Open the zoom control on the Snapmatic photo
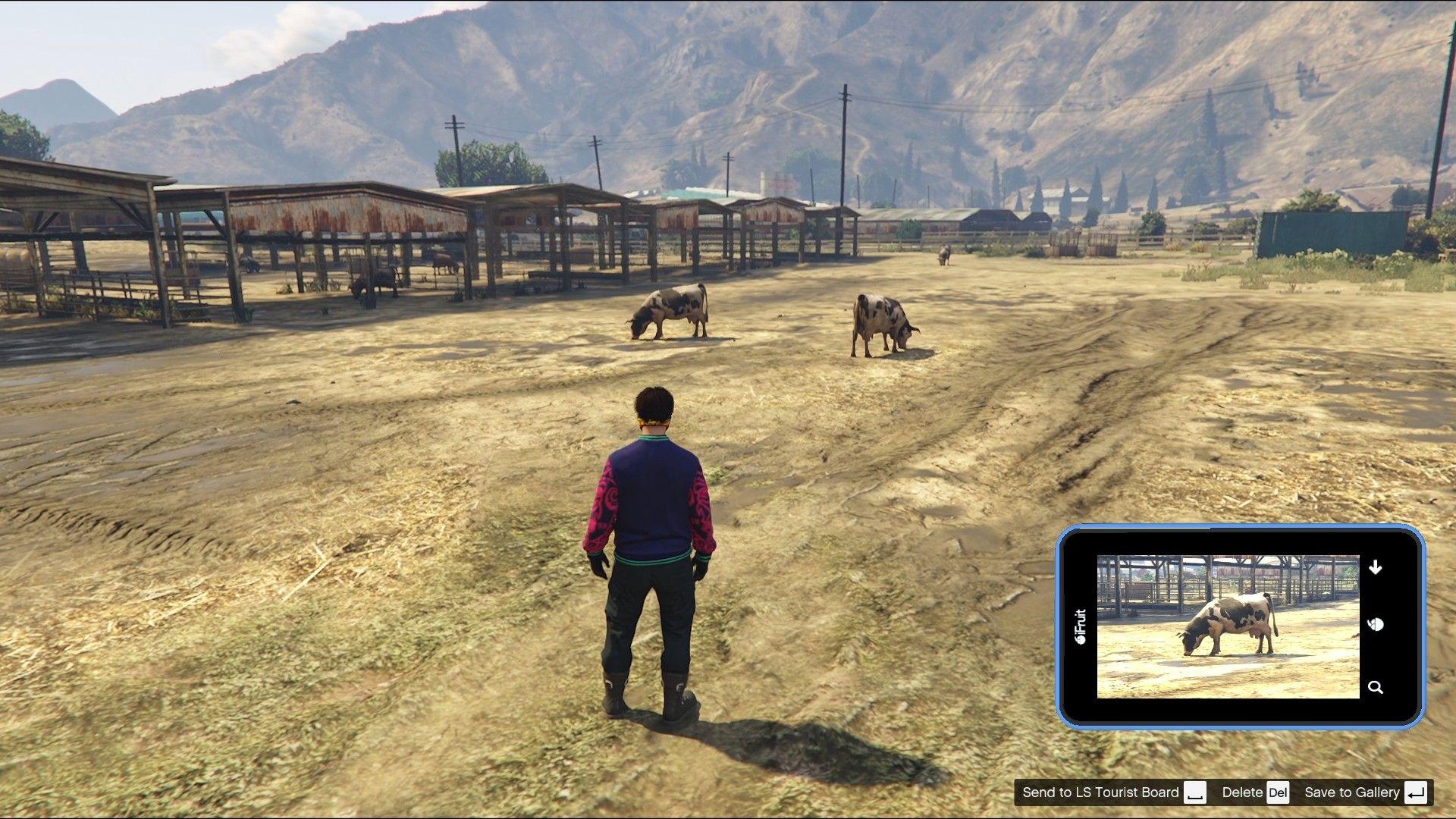 (x=1376, y=686)
